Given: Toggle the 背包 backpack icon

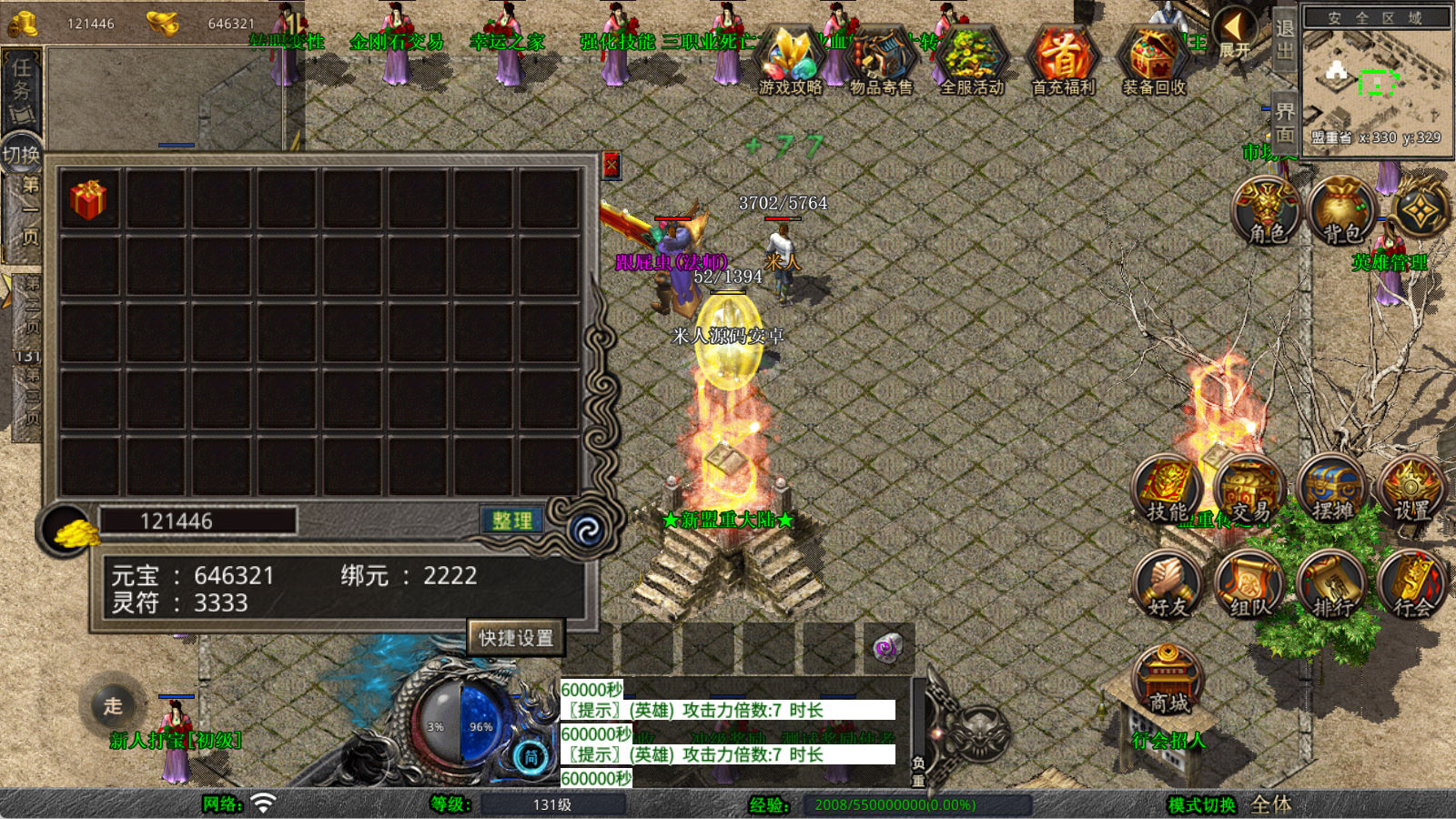Looking at the screenshot, I should (x=1342, y=211).
